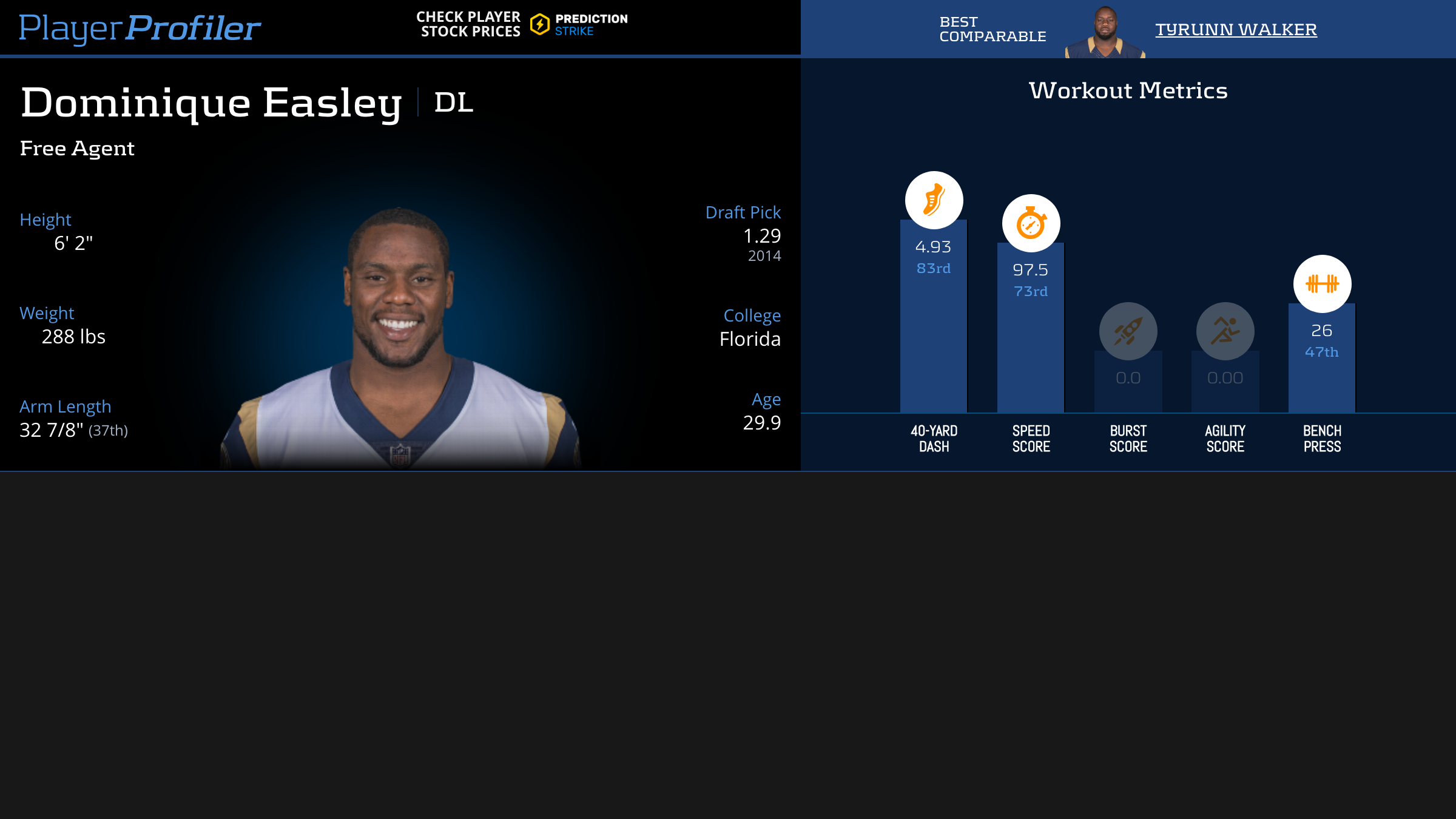This screenshot has width=1456, height=819.
Task: Select the Agility Score runner icon
Action: coord(1225,331)
